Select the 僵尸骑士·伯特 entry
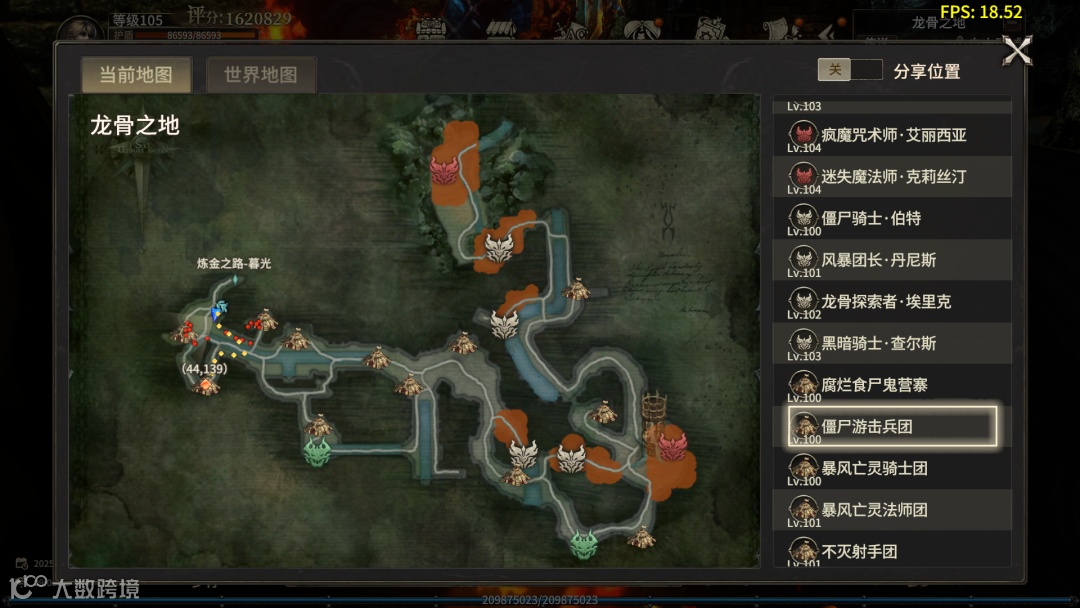 [893, 218]
